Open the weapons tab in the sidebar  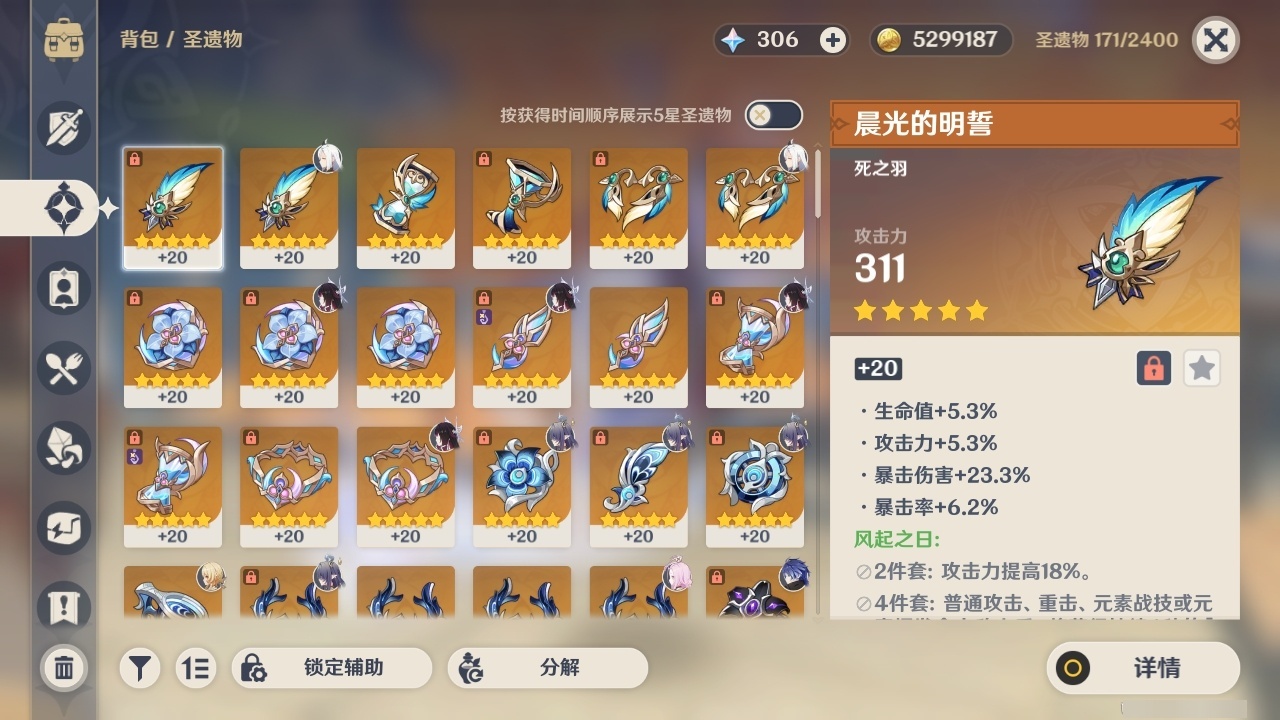point(63,128)
